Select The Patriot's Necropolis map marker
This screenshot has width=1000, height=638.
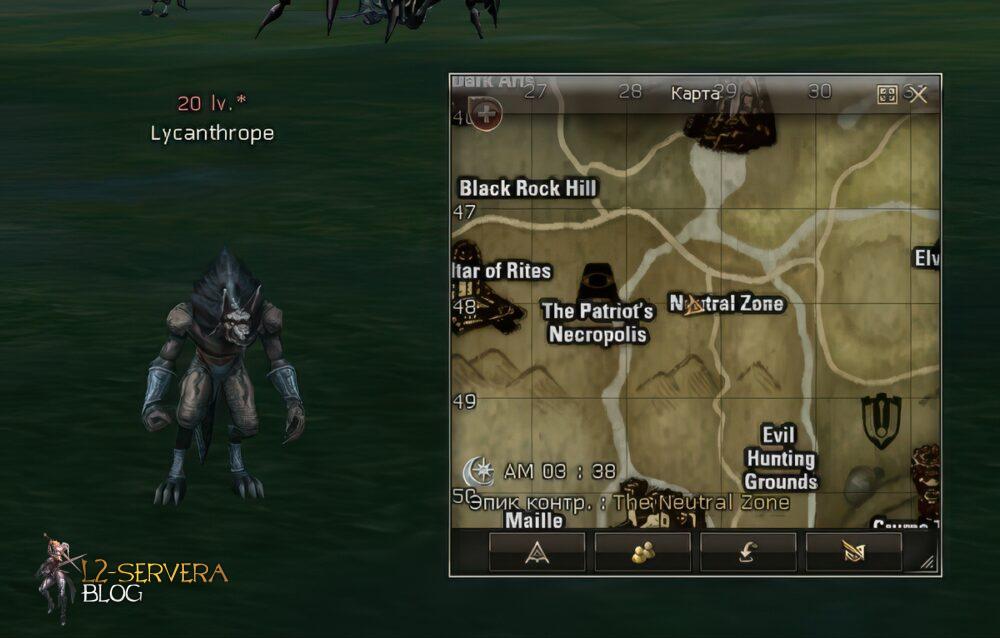coord(598,278)
